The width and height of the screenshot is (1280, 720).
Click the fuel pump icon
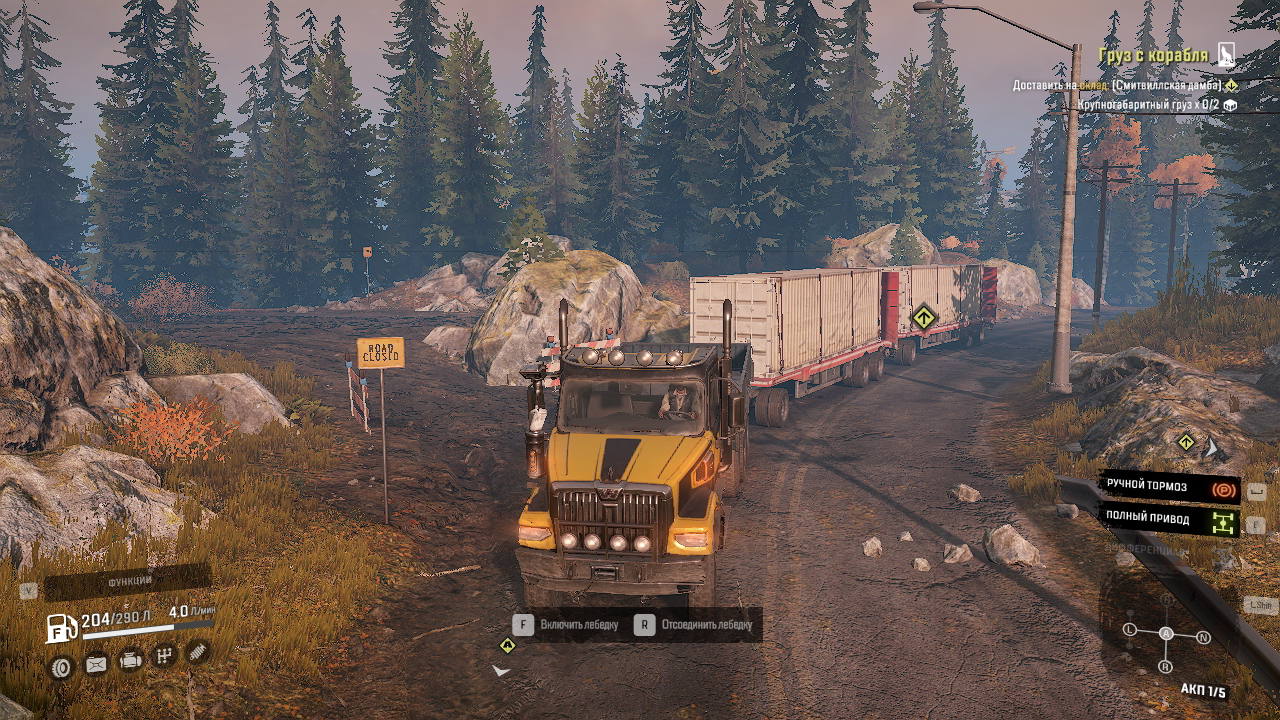62,627
